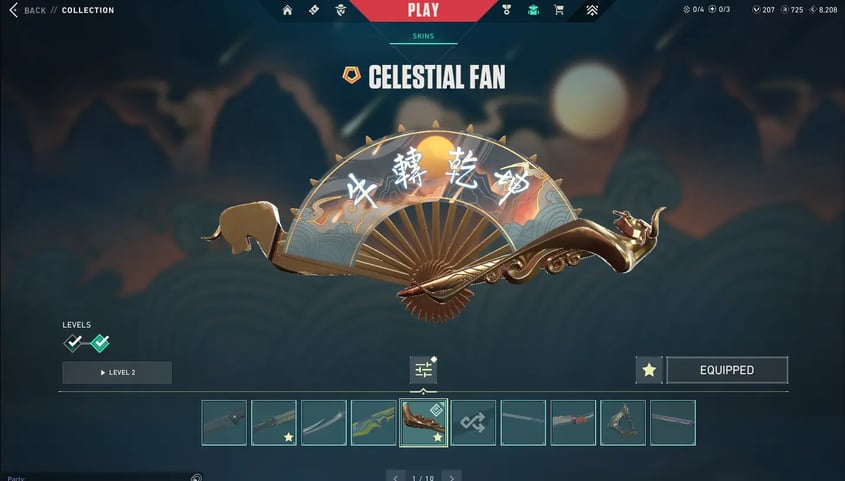Select the first level checkmark diamond
845x481 pixels.
(73, 344)
